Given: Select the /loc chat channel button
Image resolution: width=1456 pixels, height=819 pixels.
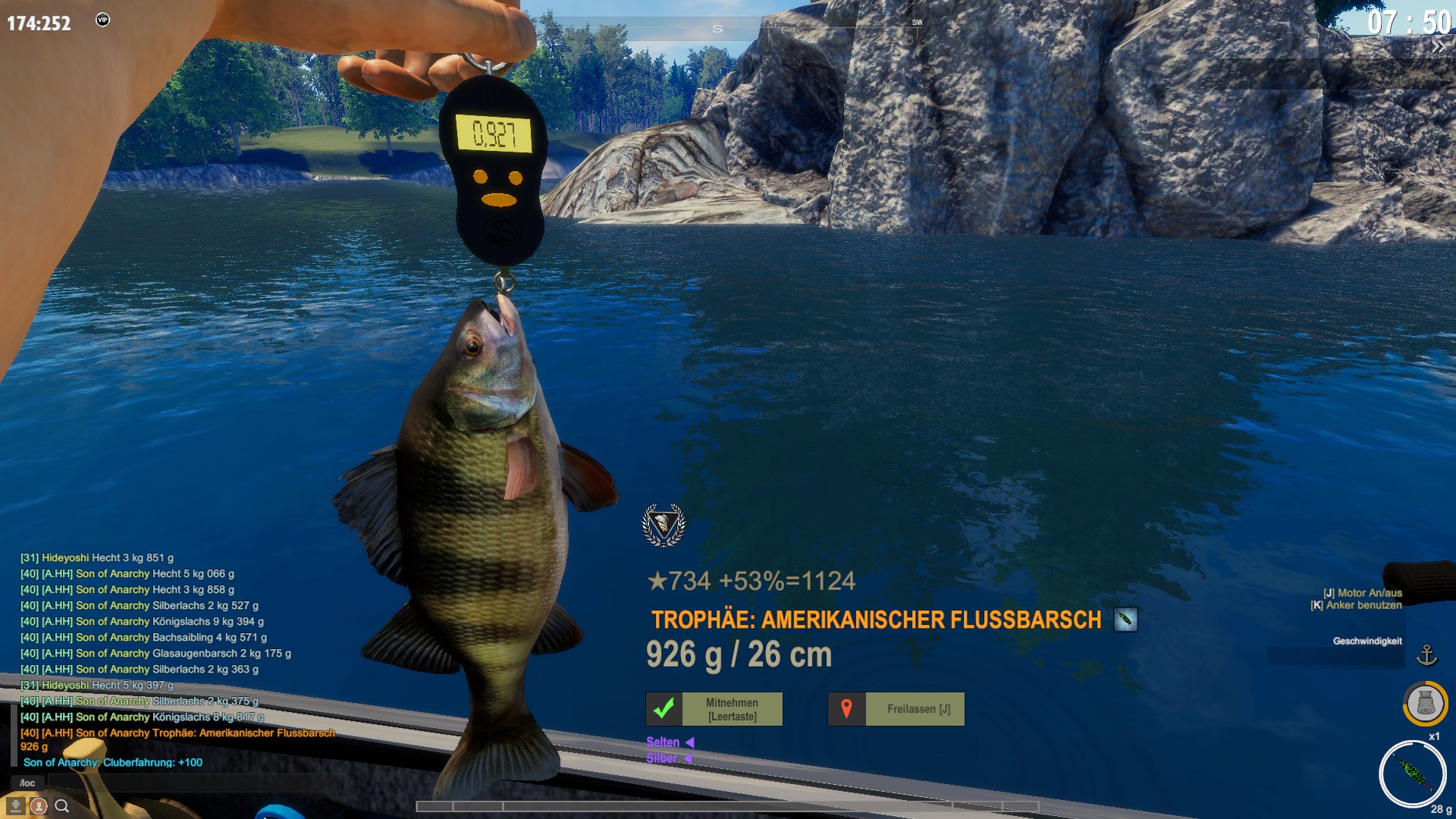Looking at the screenshot, I should [x=27, y=783].
